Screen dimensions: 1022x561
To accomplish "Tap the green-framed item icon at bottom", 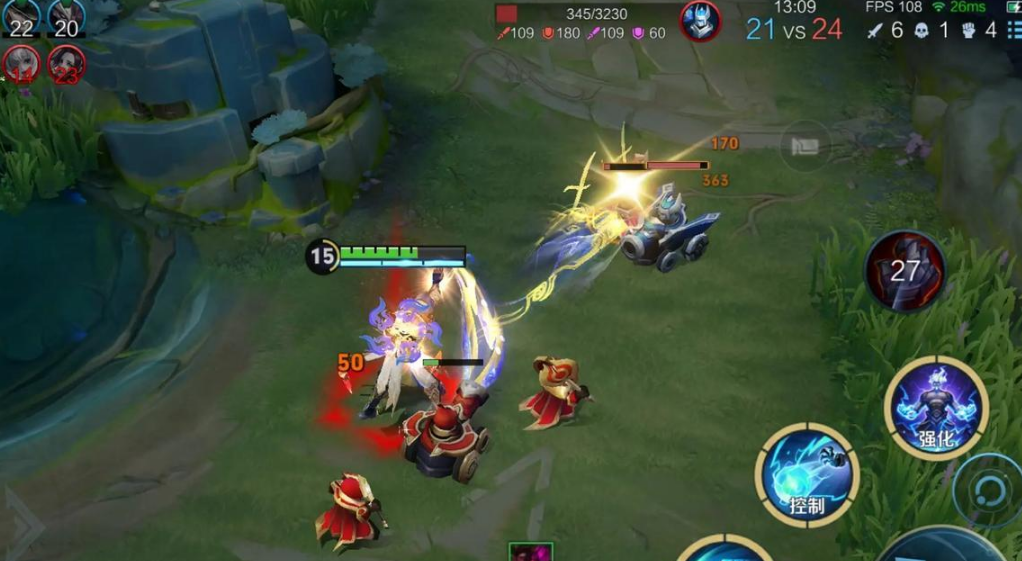I will point(530,552).
